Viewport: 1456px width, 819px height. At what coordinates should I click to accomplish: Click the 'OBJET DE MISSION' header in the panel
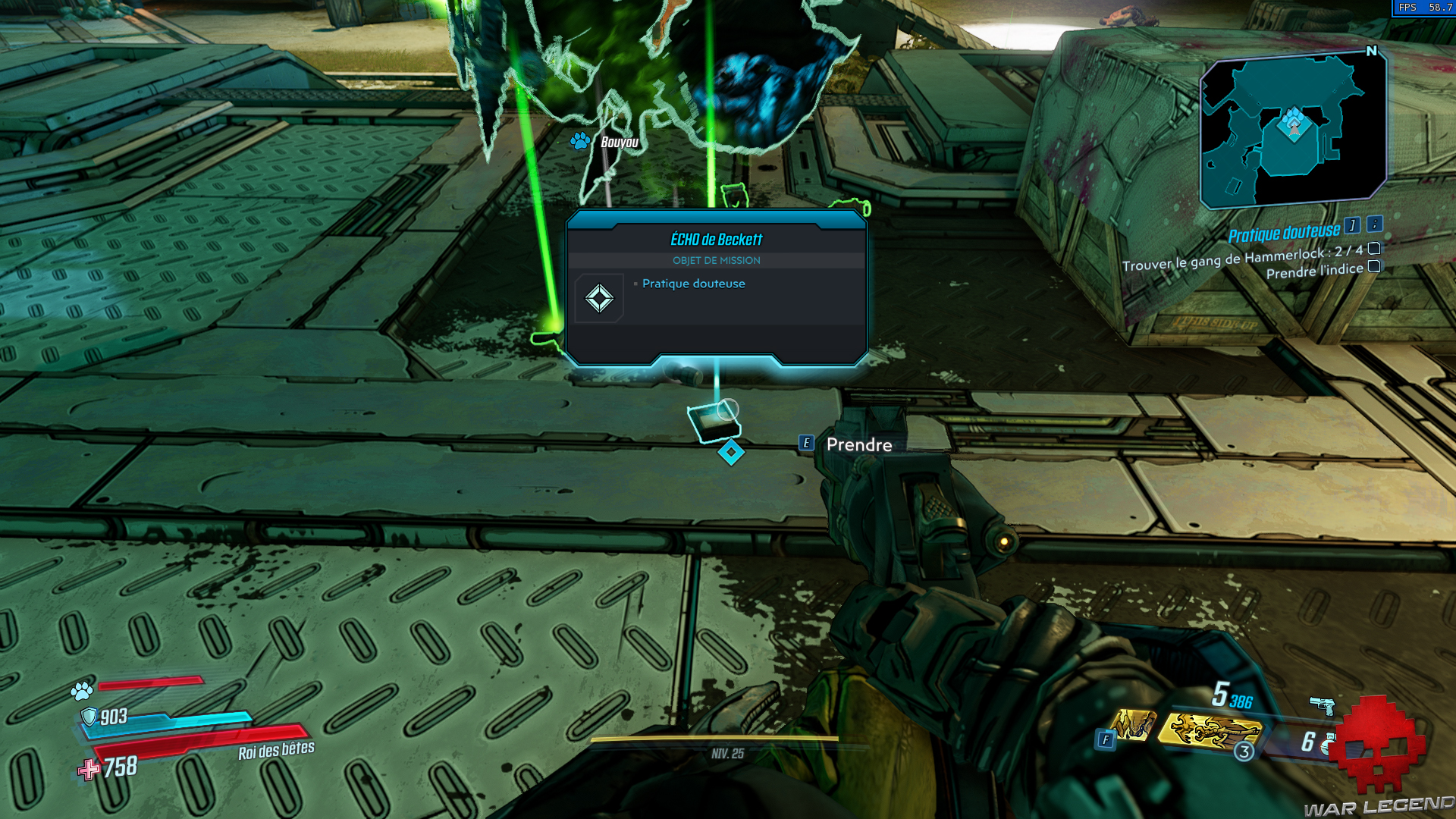[716, 260]
